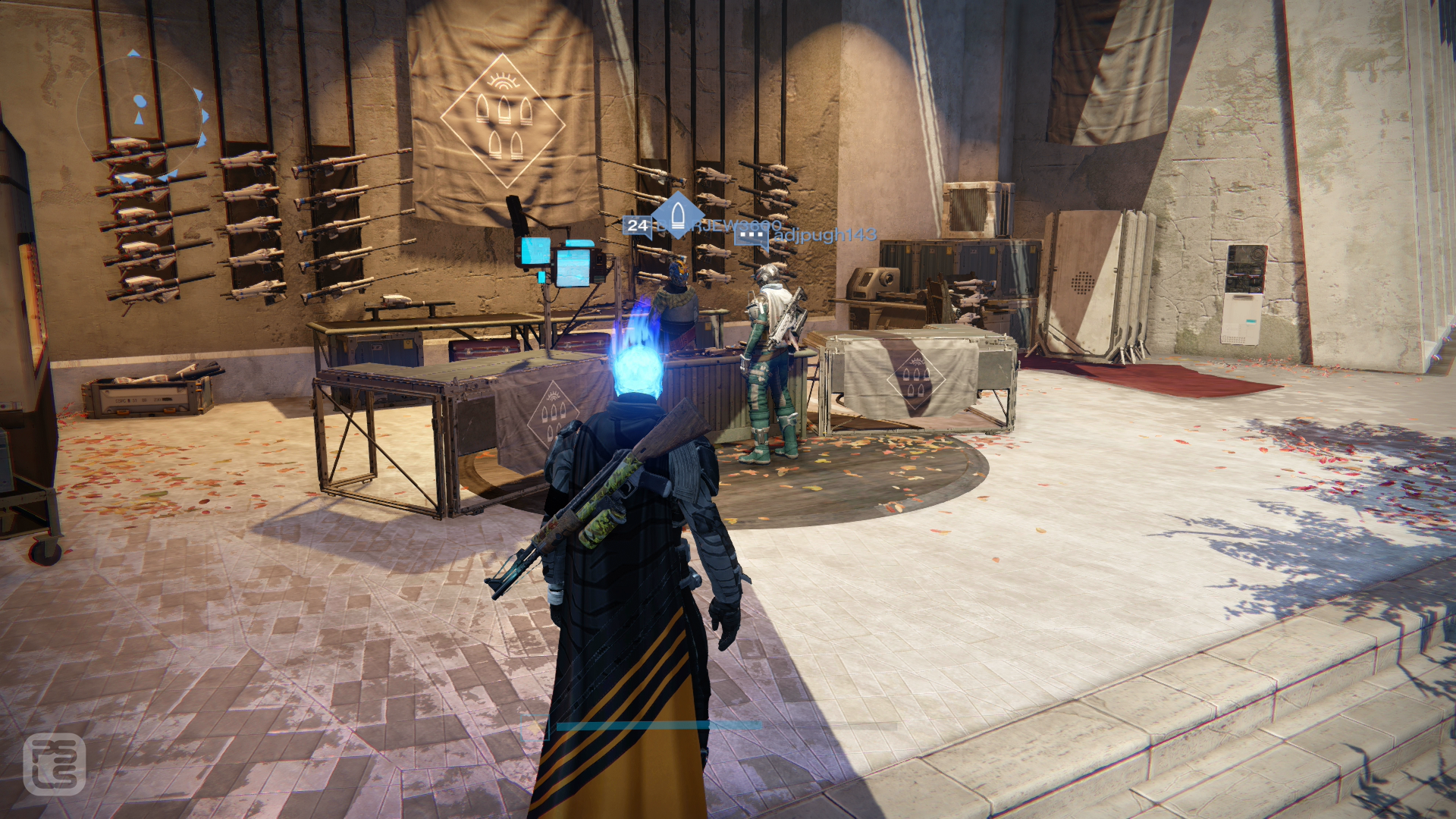
Task: Open the speech bubble chat icon
Action: 751,236
